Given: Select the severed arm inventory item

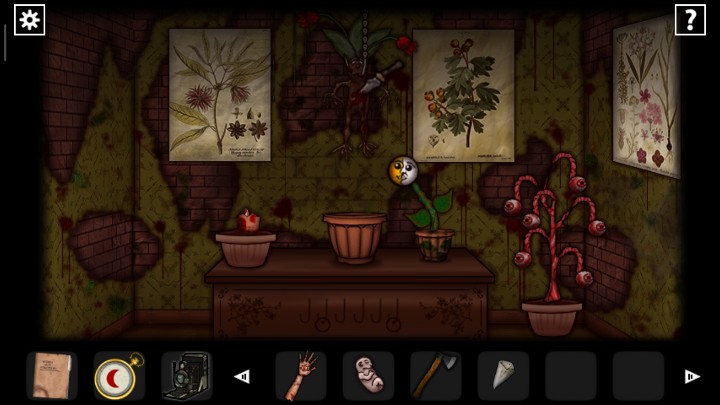Looking at the screenshot, I should [301, 376].
